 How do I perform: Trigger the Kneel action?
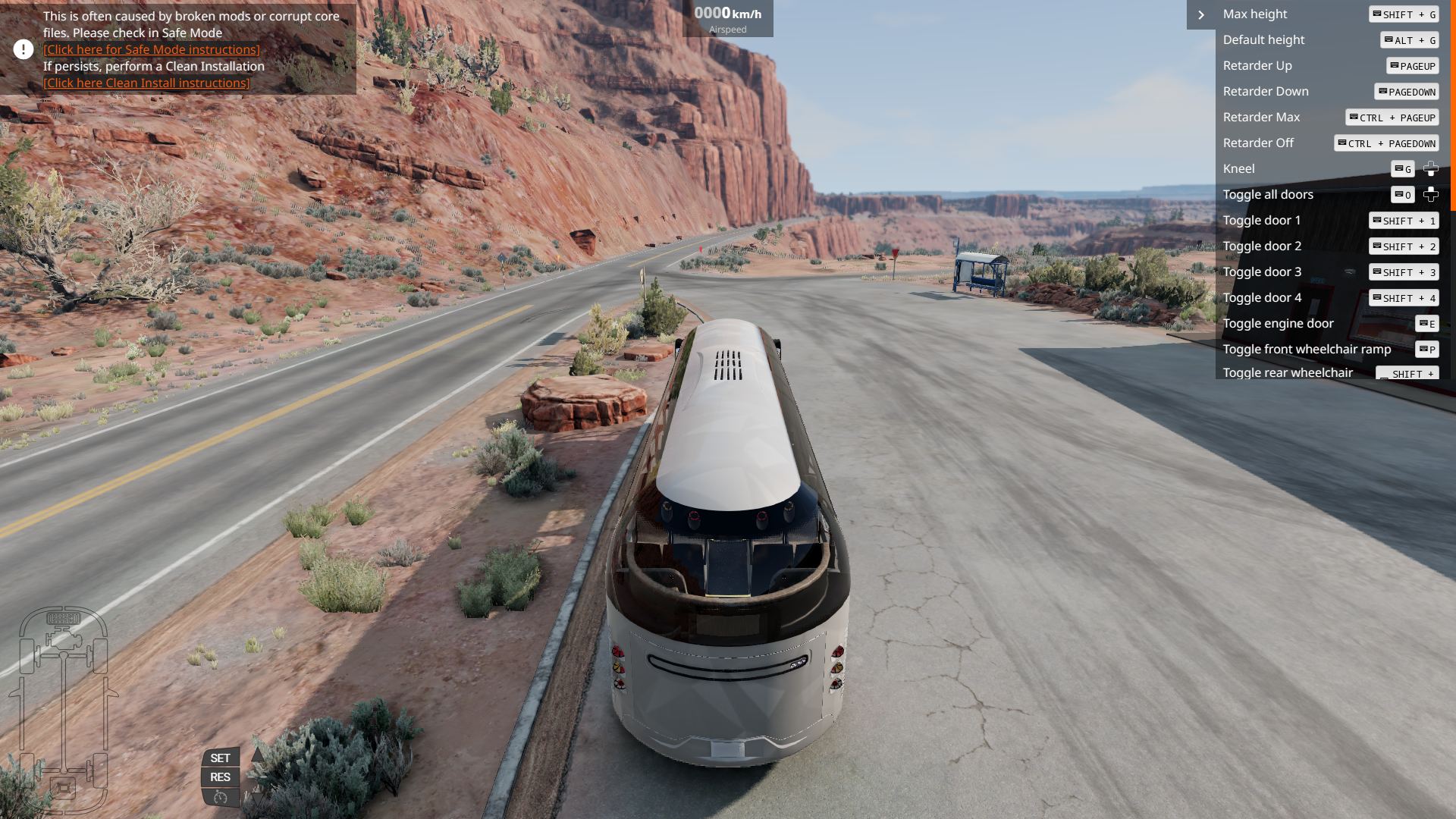pyautogui.click(x=1239, y=168)
